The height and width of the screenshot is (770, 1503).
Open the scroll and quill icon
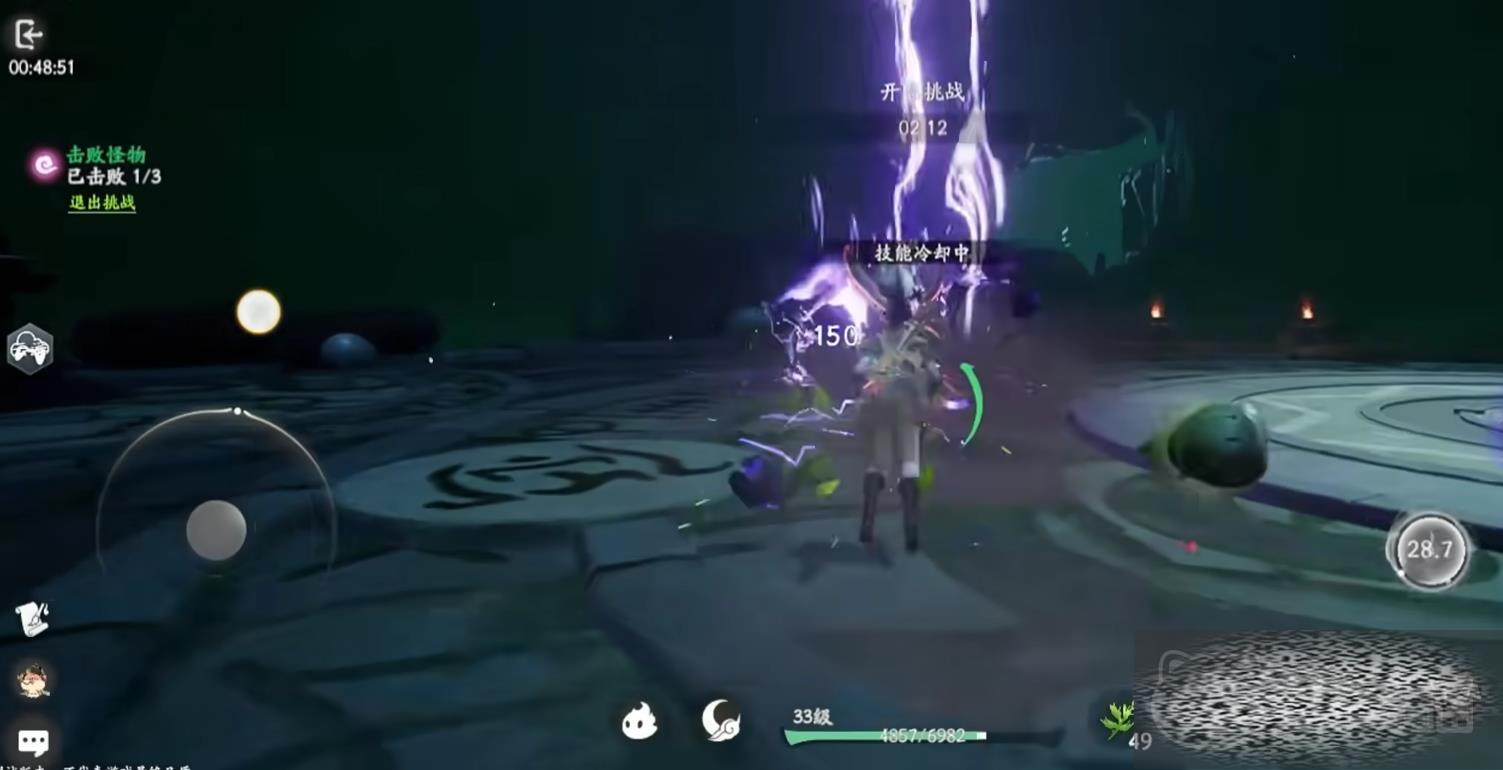(32, 619)
